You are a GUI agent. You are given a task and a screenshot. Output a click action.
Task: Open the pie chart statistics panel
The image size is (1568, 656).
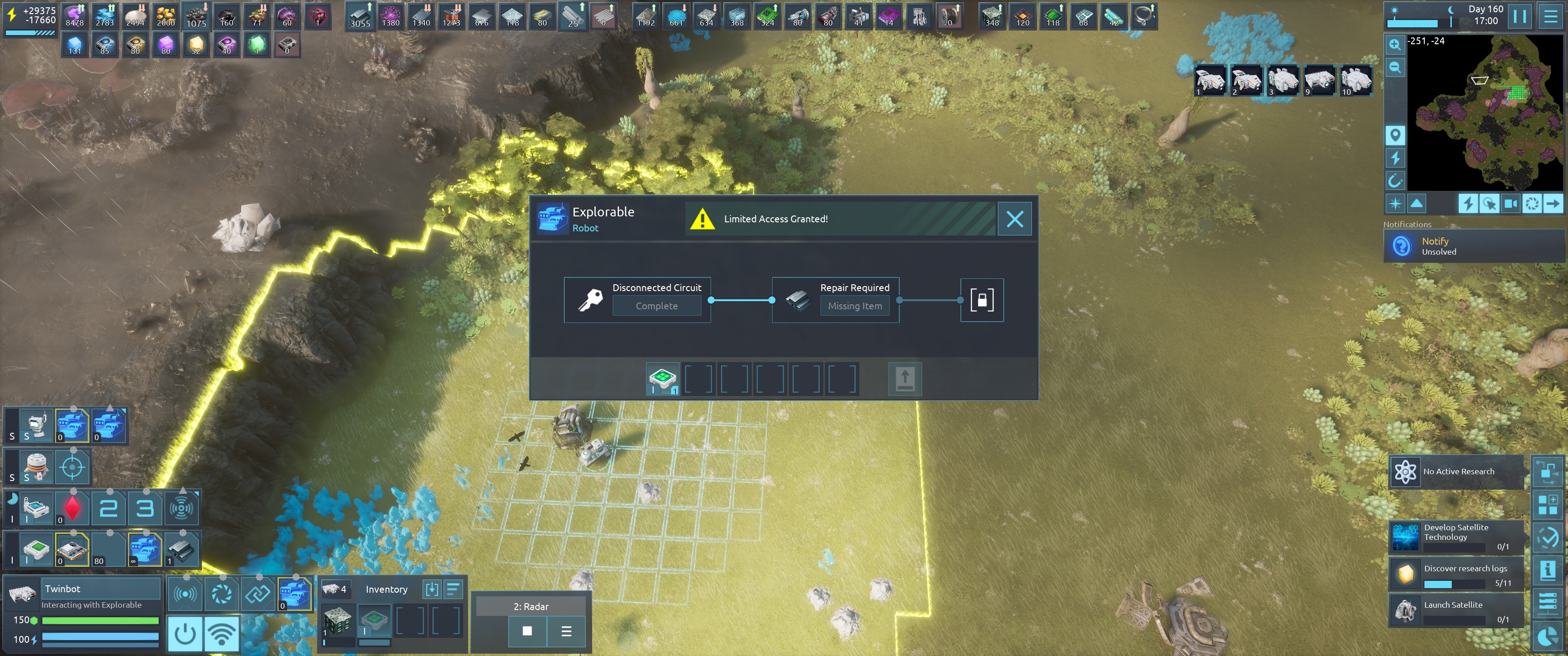point(1547,637)
